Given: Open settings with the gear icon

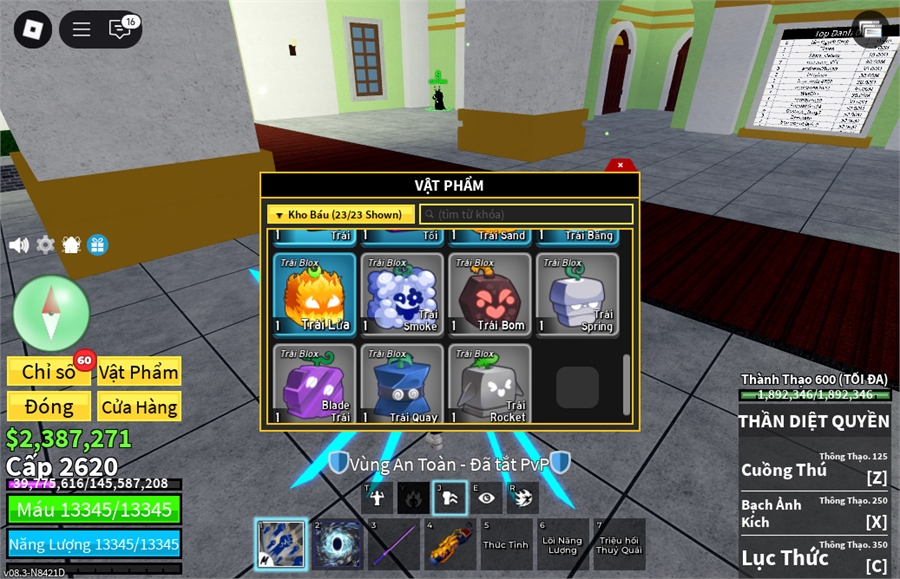Looking at the screenshot, I should tap(45, 245).
